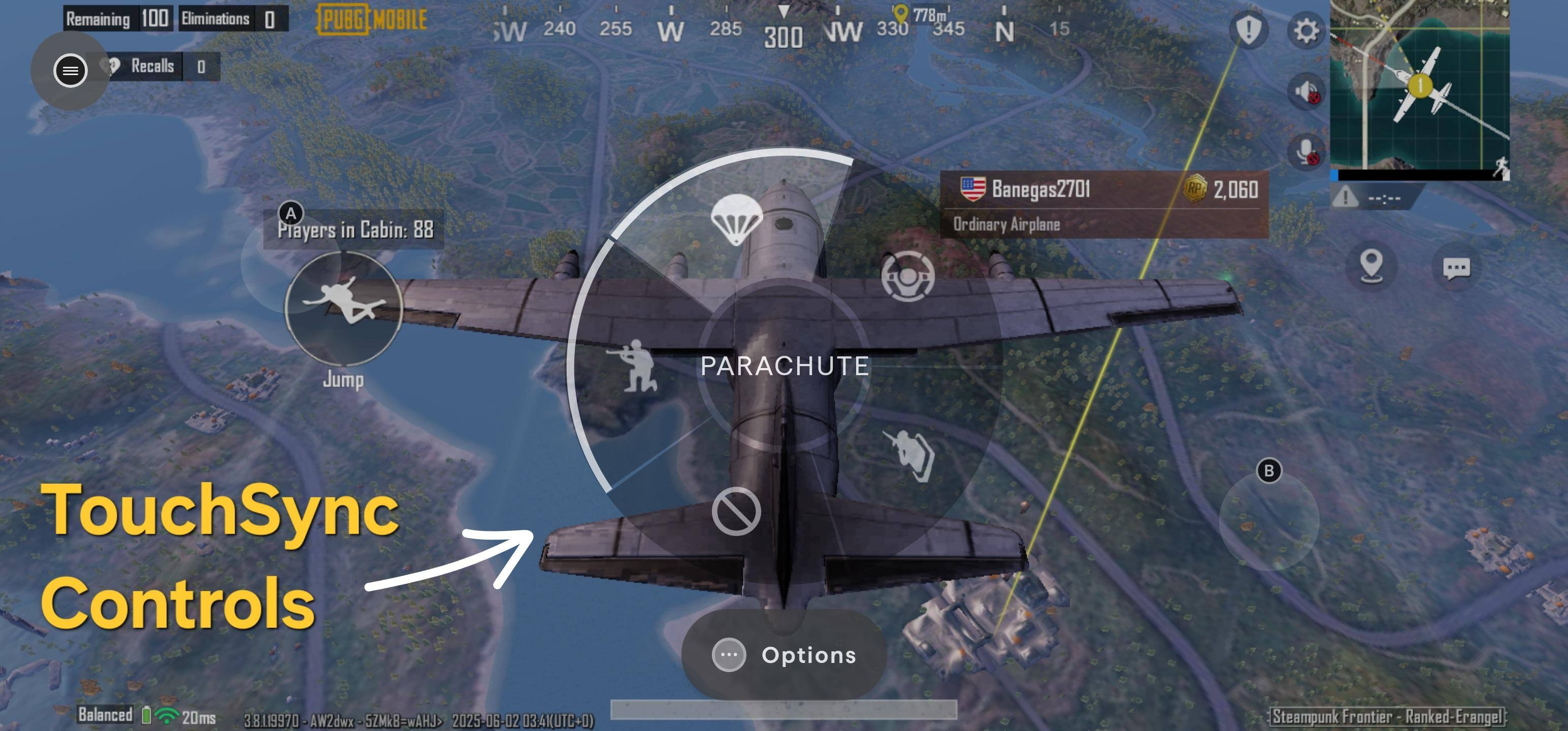
Task: Click the Banegas2701 airplane owner banner
Action: [x=1104, y=203]
